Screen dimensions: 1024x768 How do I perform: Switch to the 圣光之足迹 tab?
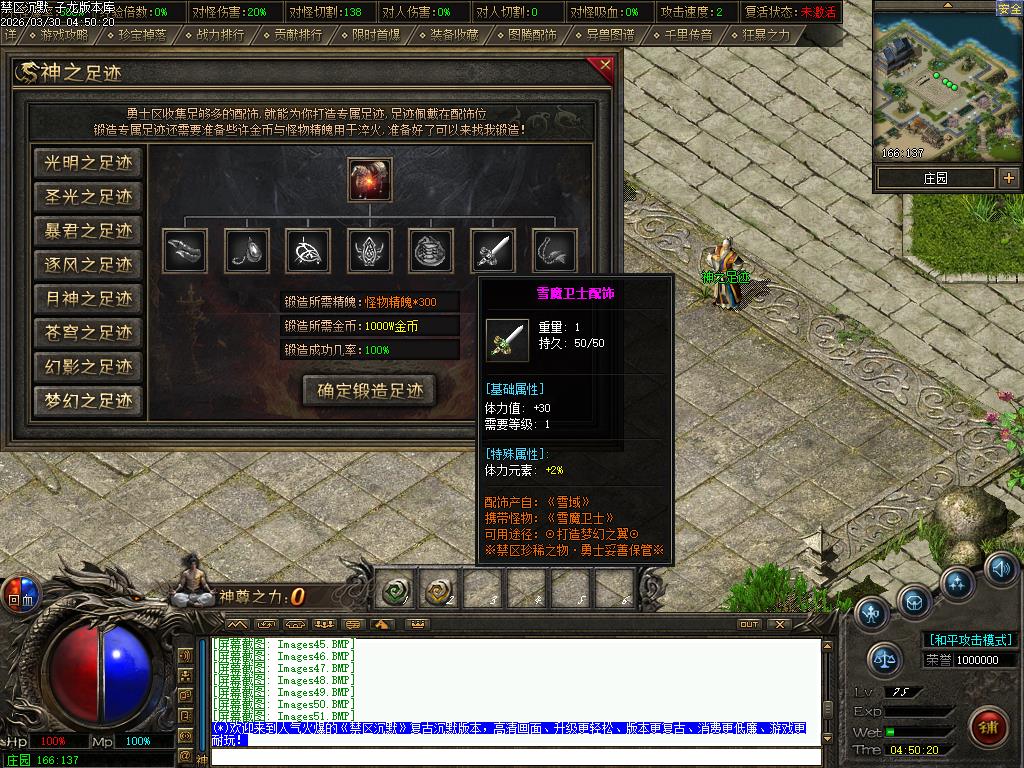point(88,197)
